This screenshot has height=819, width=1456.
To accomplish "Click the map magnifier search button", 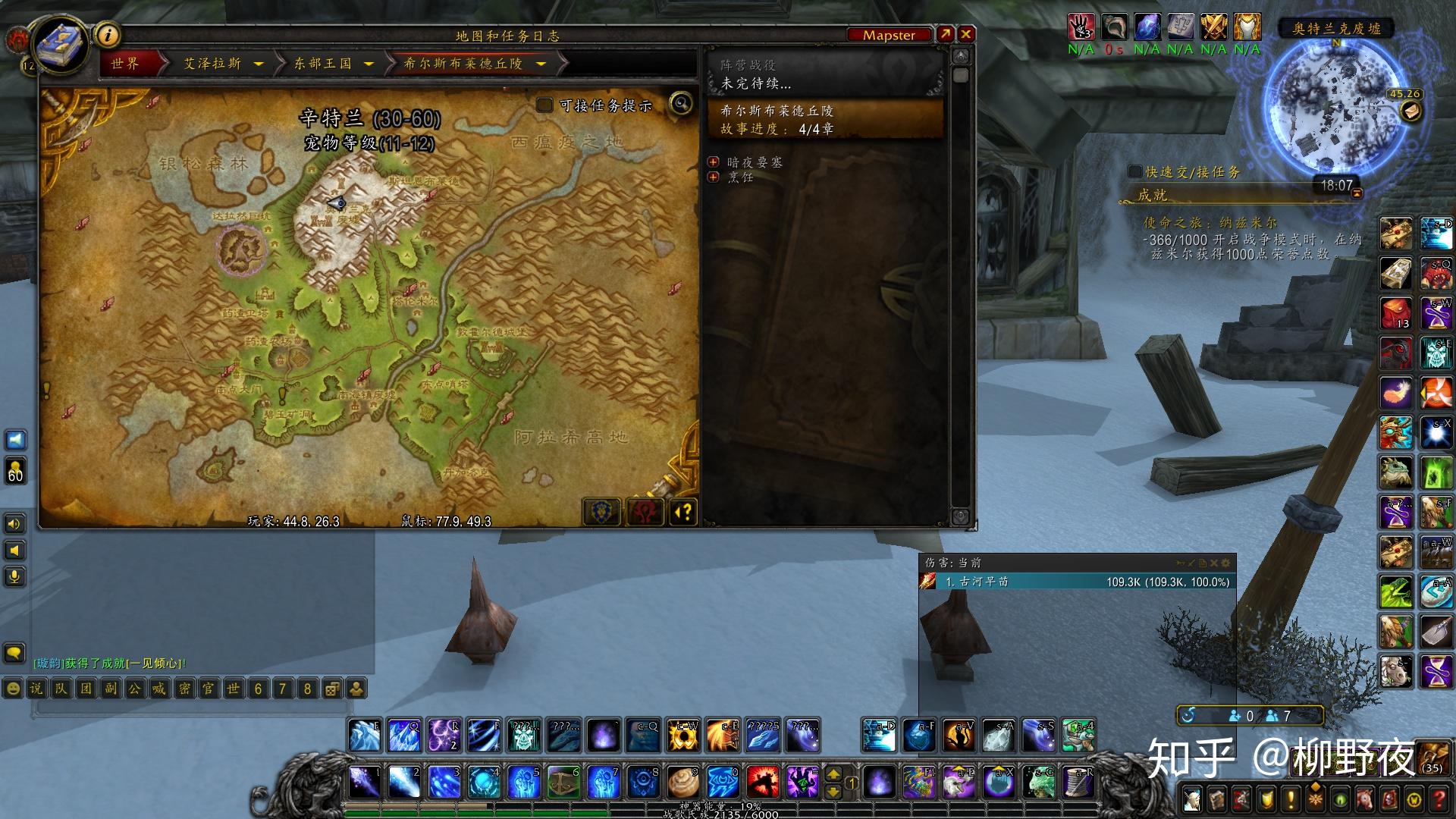I will (681, 103).
